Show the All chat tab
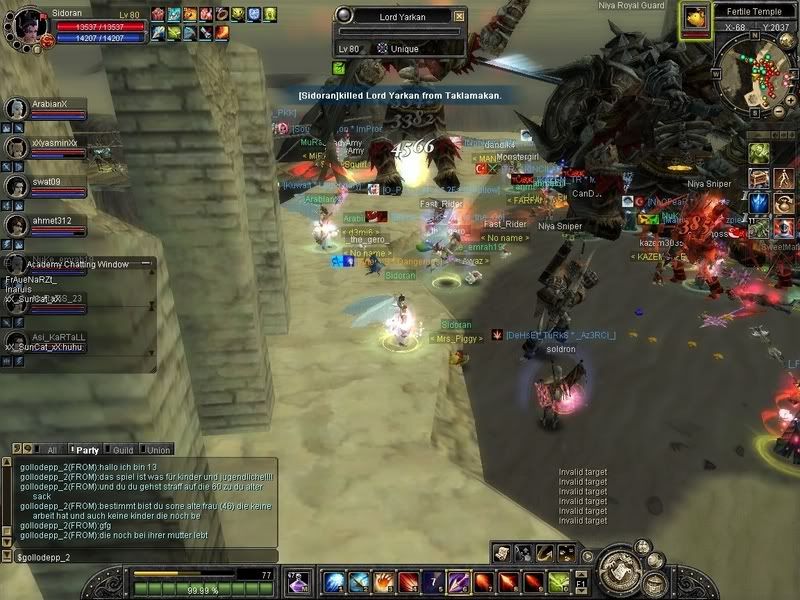The image size is (800, 600). pos(50,450)
